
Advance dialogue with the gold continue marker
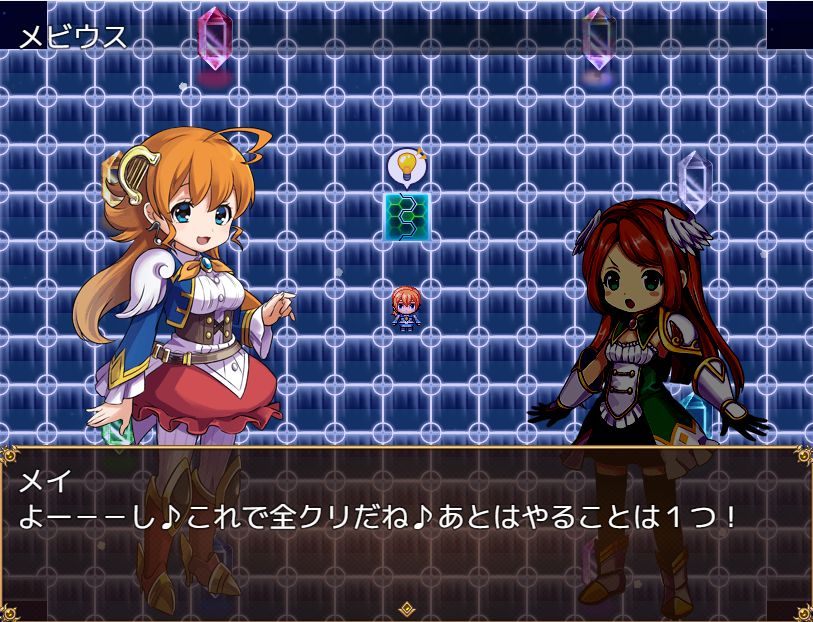[x=406, y=608]
